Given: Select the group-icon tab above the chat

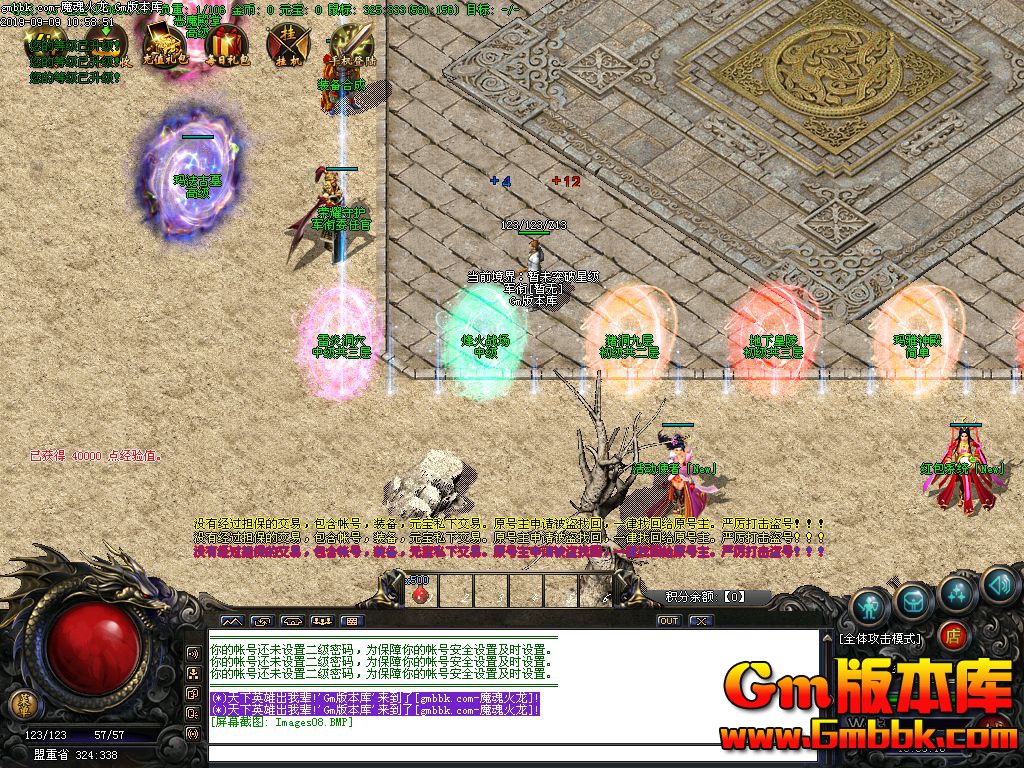Looking at the screenshot, I should [323, 621].
